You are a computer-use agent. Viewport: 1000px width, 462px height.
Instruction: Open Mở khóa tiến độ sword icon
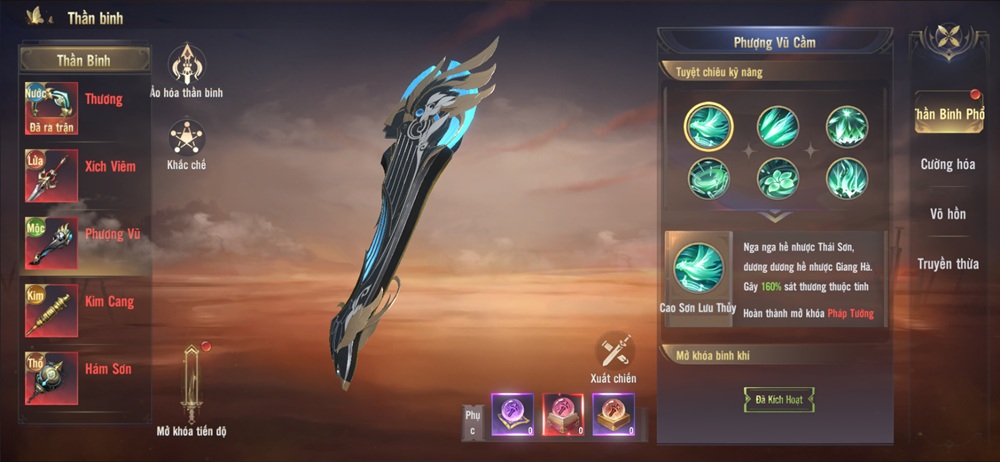(x=192, y=385)
